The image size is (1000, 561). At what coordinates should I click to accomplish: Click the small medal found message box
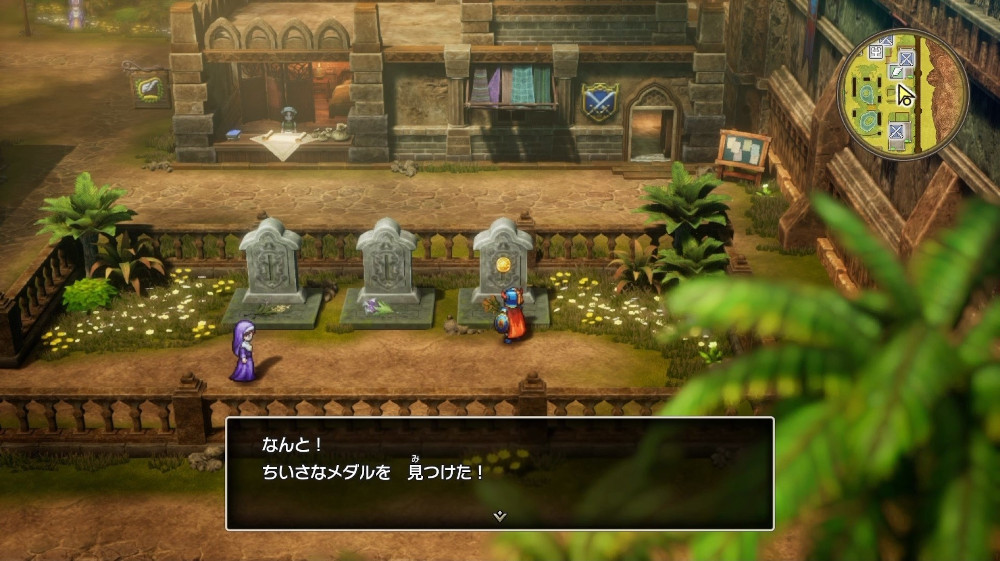pyautogui.click(x=499, y=472)
